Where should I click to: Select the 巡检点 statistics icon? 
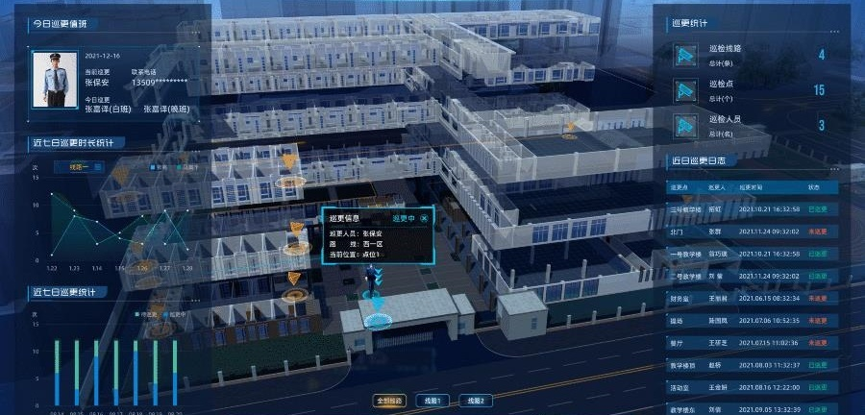685,90
